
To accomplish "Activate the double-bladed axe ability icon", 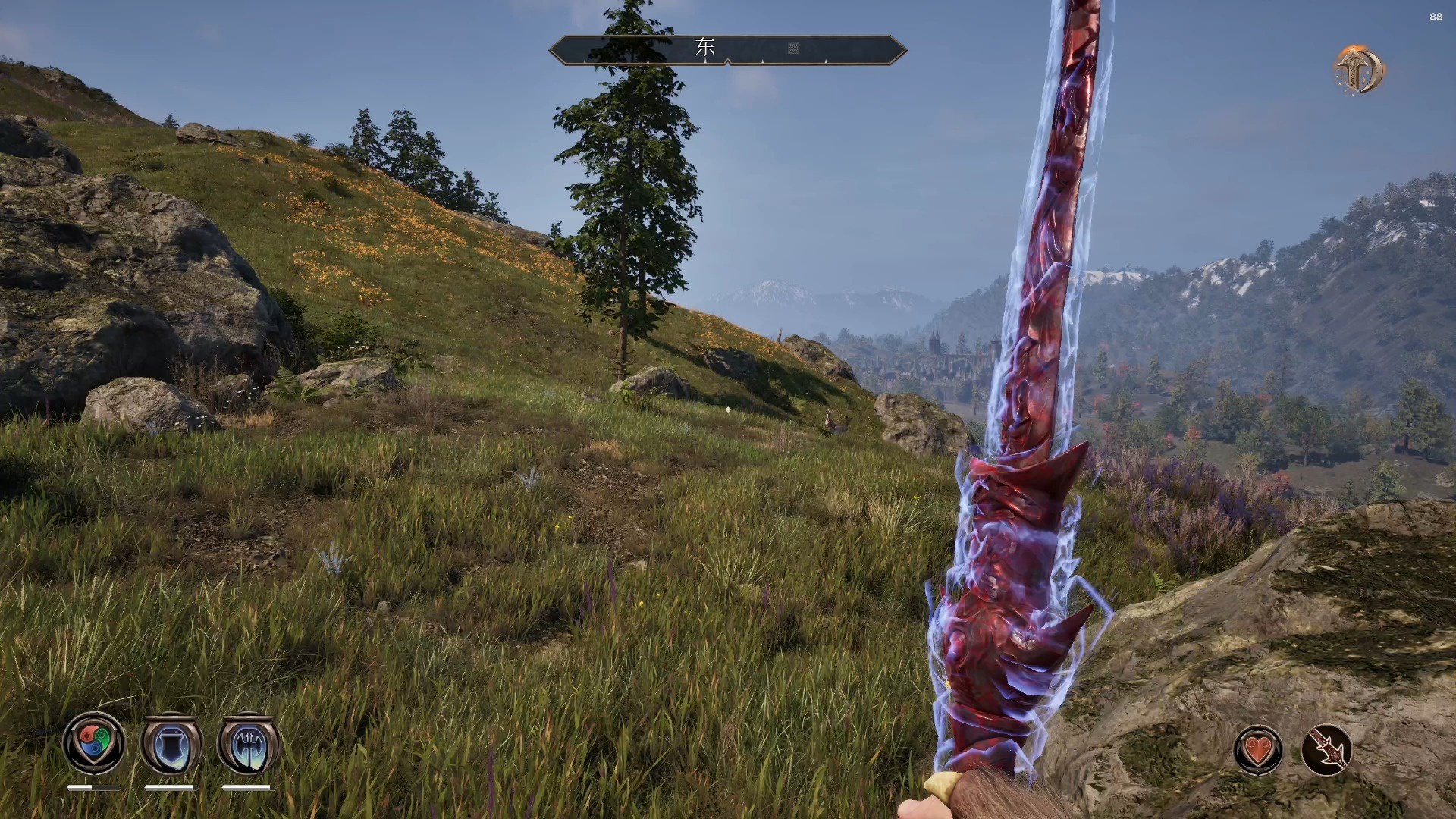I will 248,745.
